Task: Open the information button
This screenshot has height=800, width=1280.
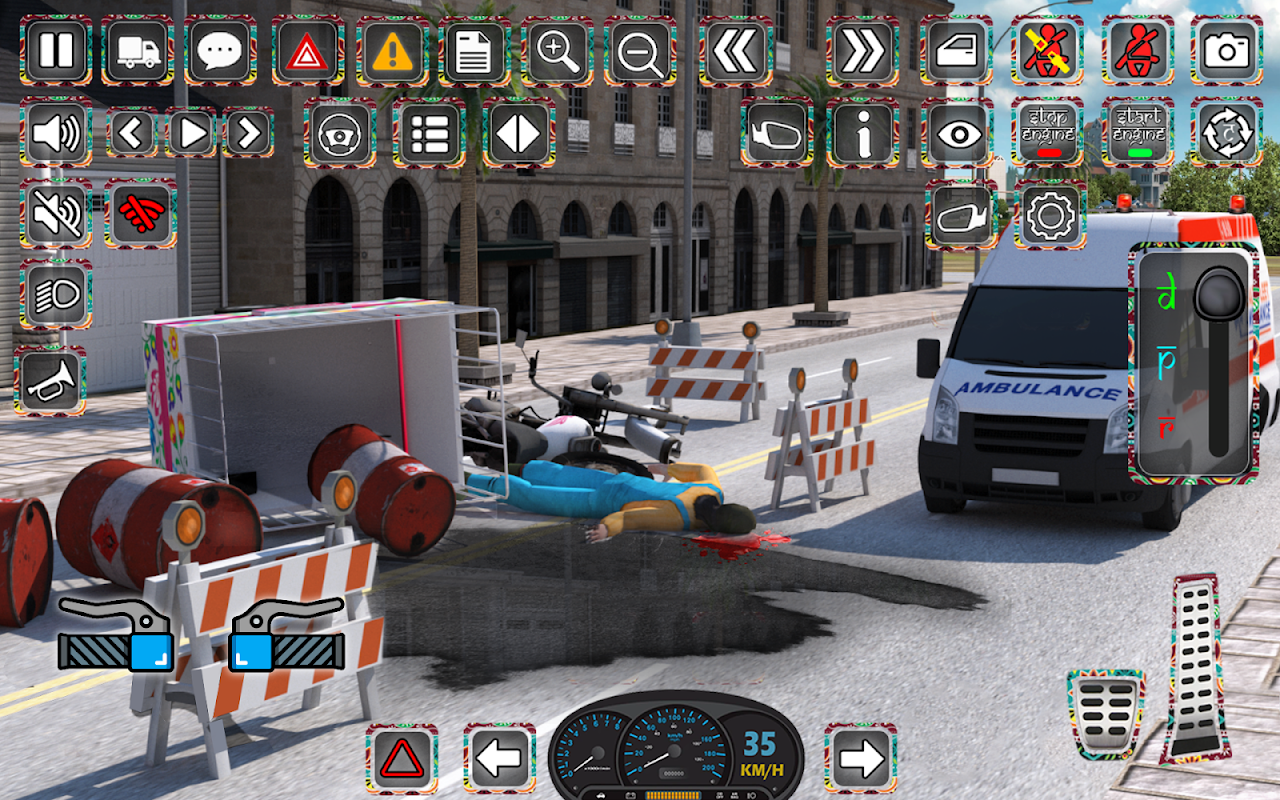Action: tap(862, 132)
